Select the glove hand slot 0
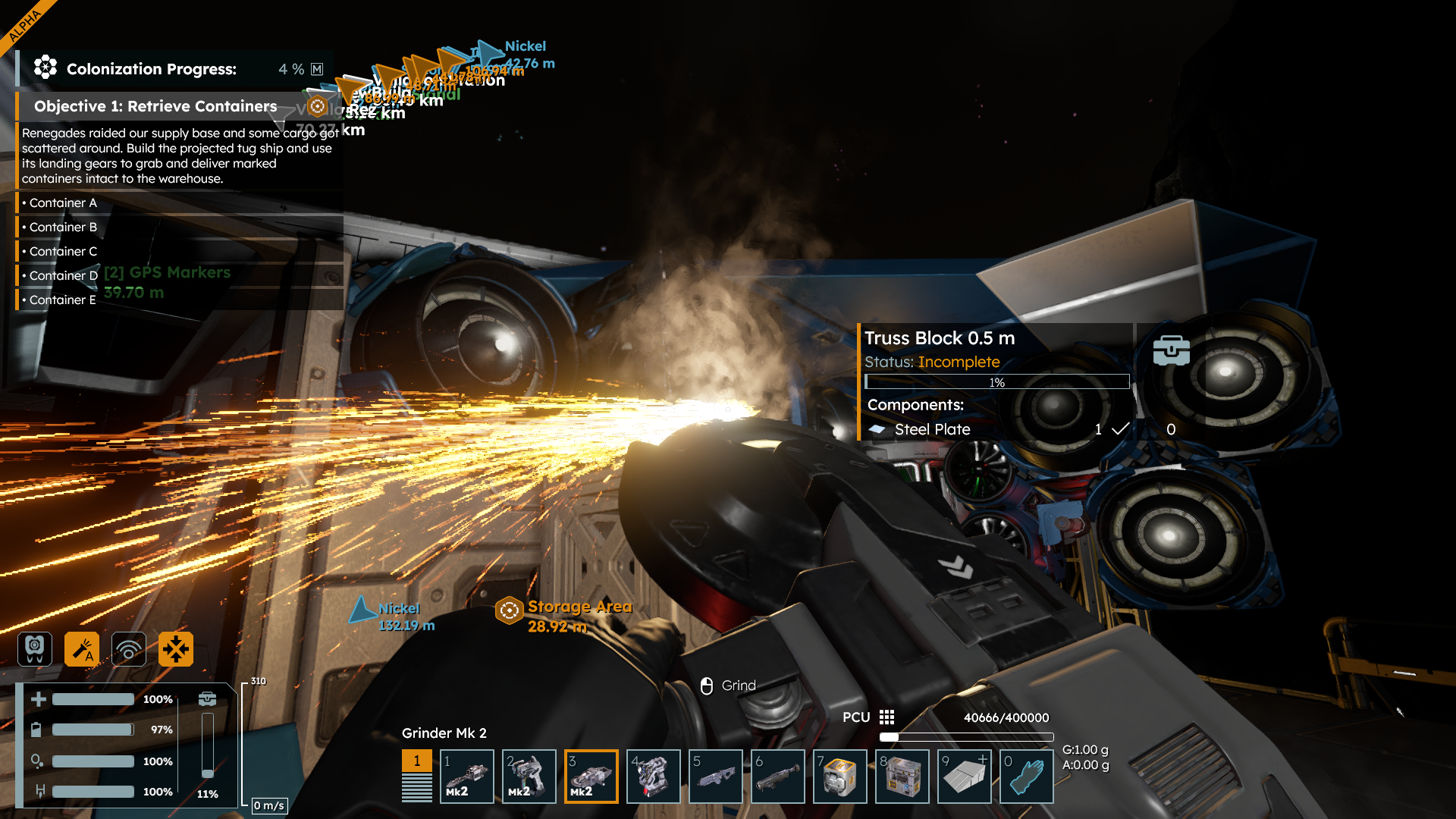This screenshot has width=1456, height=819. (1026, 776)
